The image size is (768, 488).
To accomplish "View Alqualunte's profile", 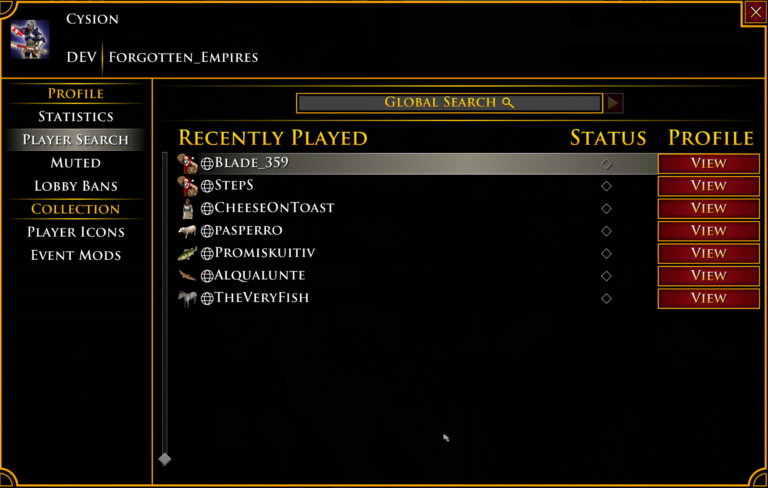I will pos(708,275).
